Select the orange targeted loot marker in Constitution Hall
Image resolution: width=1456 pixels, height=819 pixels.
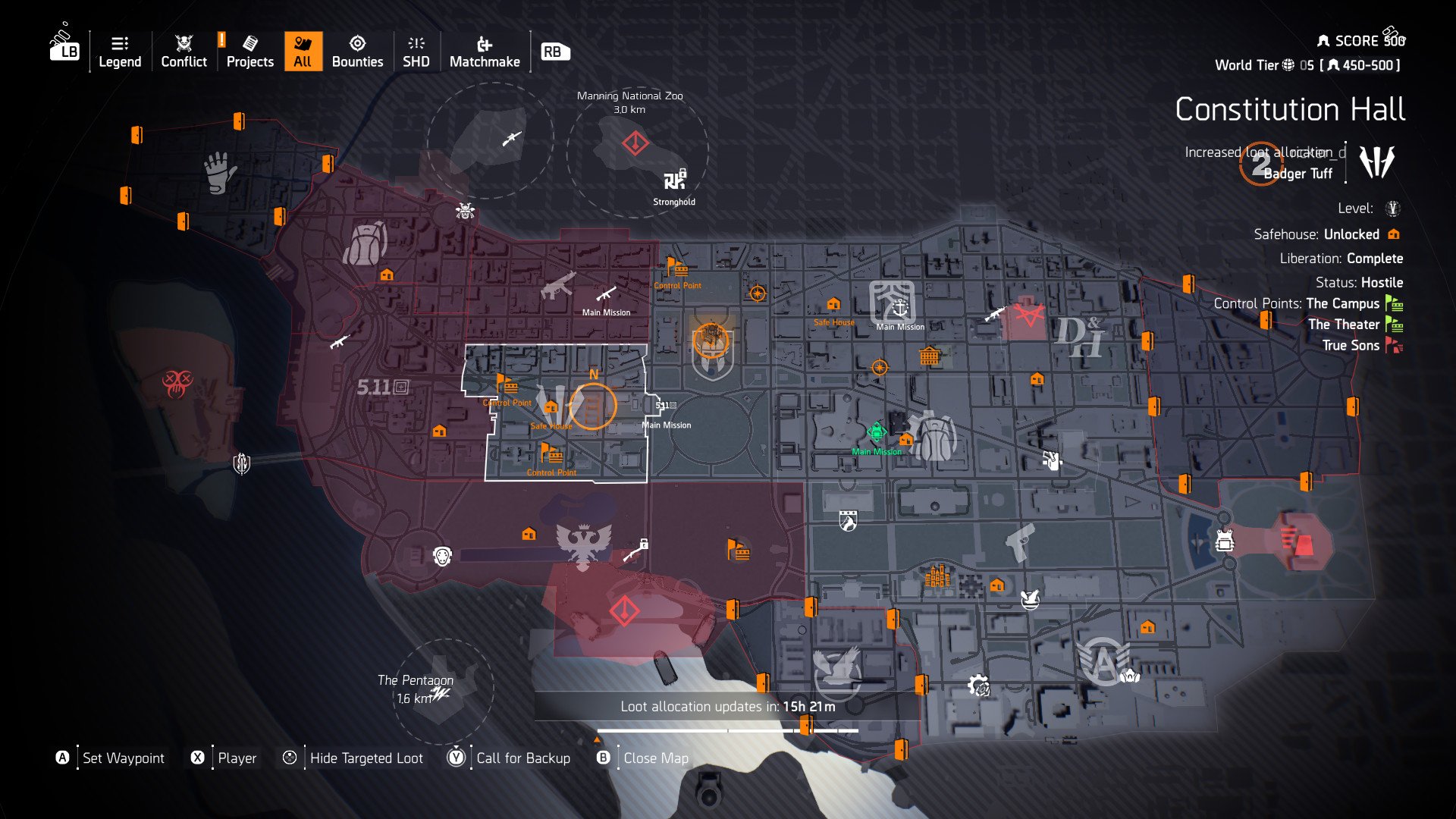(593, 406)
